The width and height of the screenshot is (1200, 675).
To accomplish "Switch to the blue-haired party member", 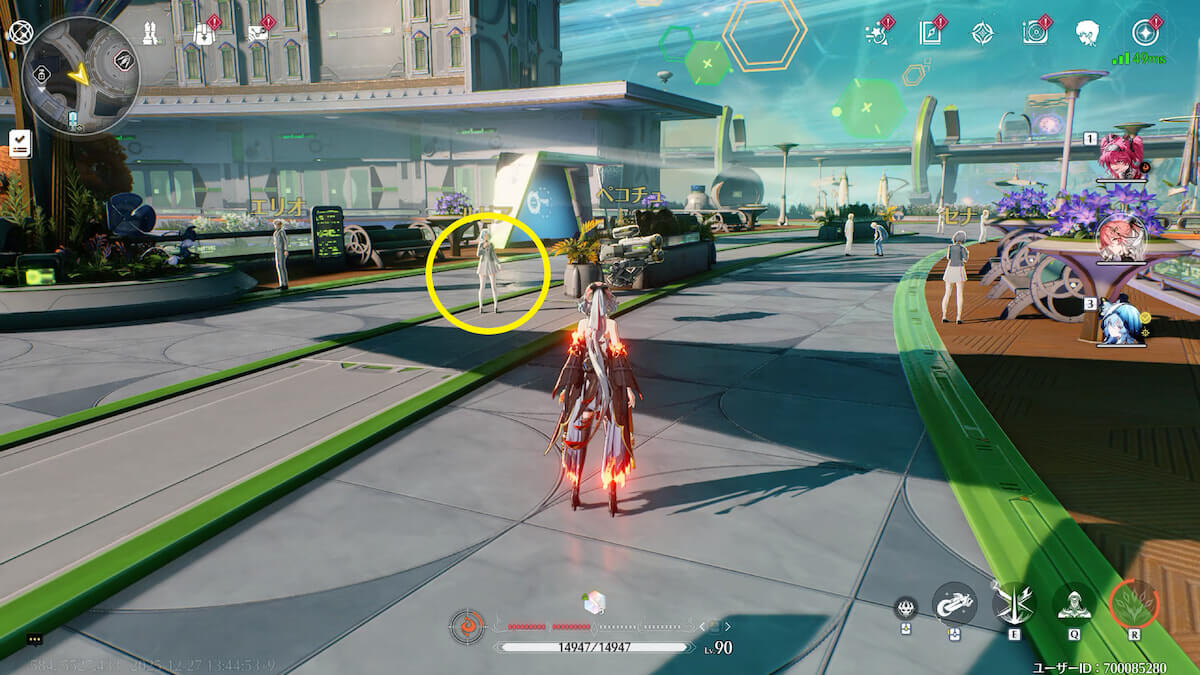I will point(1121,322).
